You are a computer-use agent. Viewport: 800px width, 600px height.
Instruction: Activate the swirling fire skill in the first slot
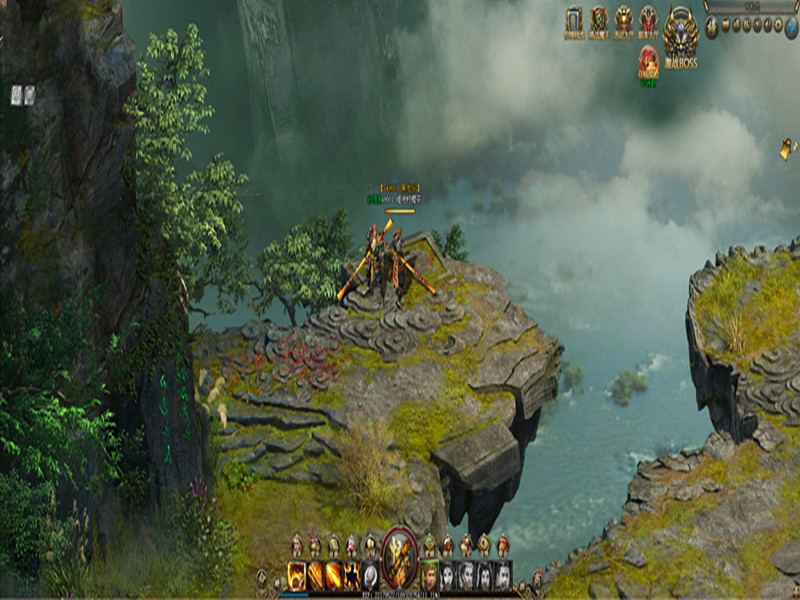pos(297,574)
